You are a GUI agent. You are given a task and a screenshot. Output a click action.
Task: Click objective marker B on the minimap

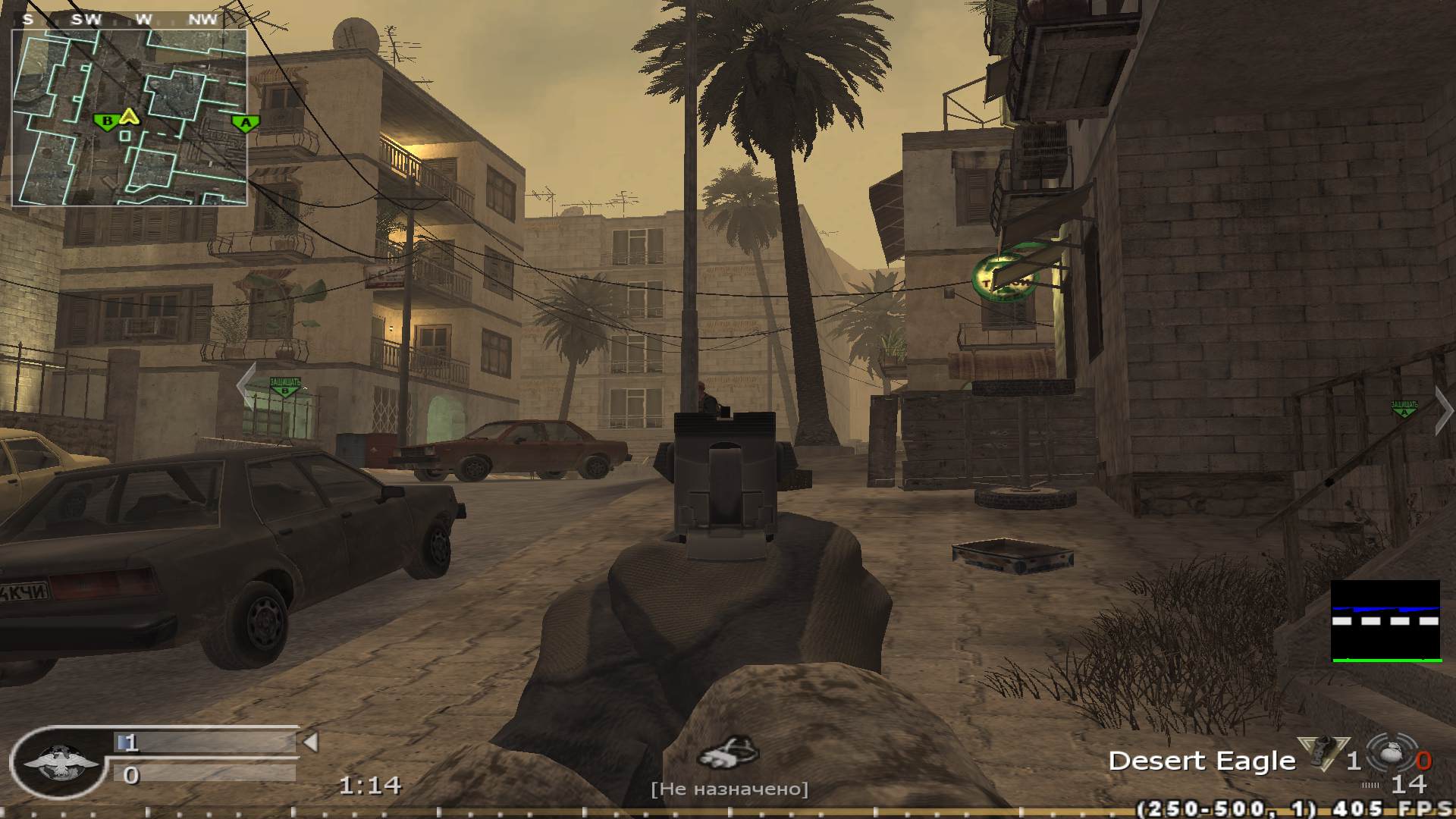coord(108,119)
